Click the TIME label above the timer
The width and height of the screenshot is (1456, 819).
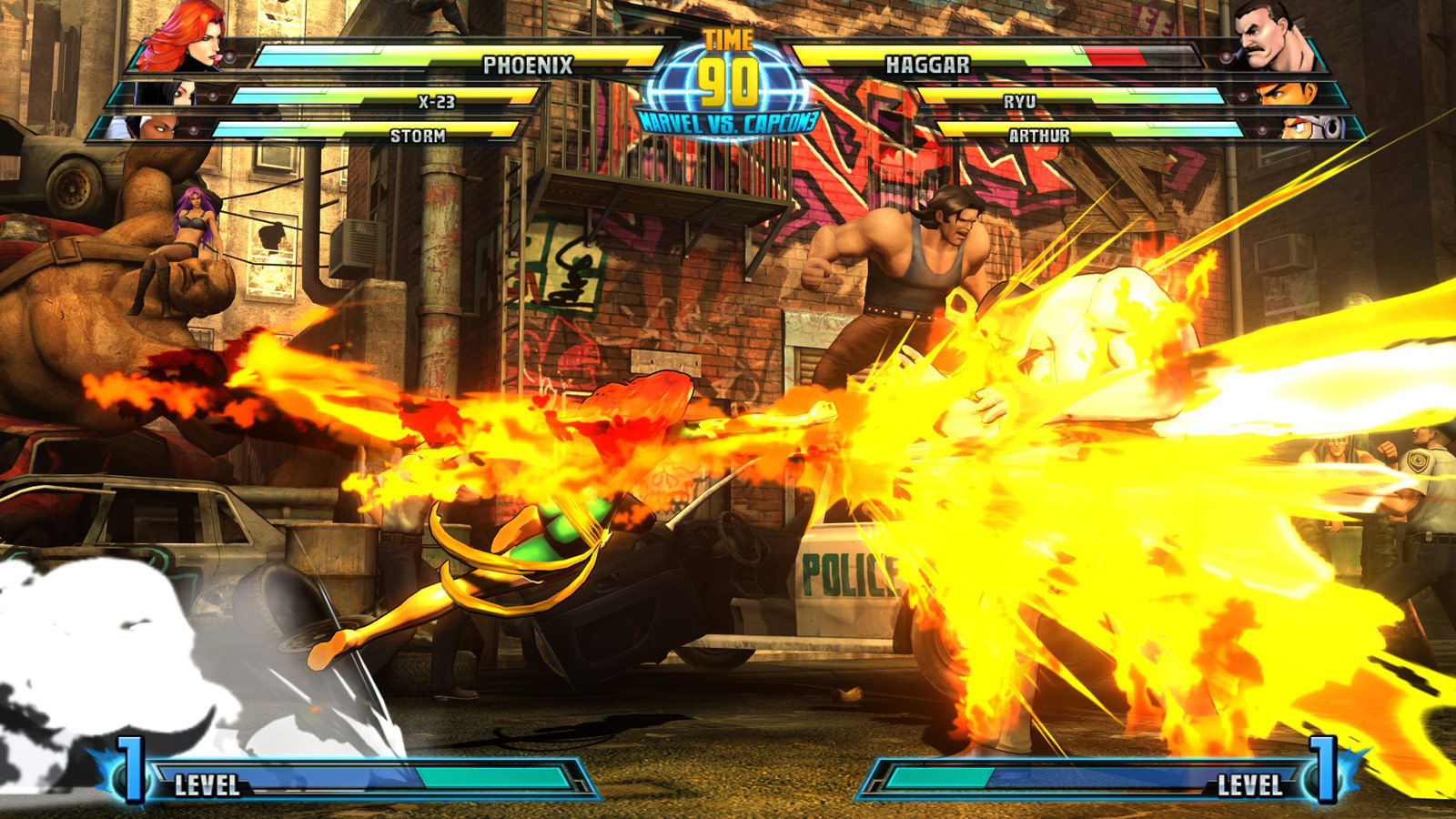(728, 38)
